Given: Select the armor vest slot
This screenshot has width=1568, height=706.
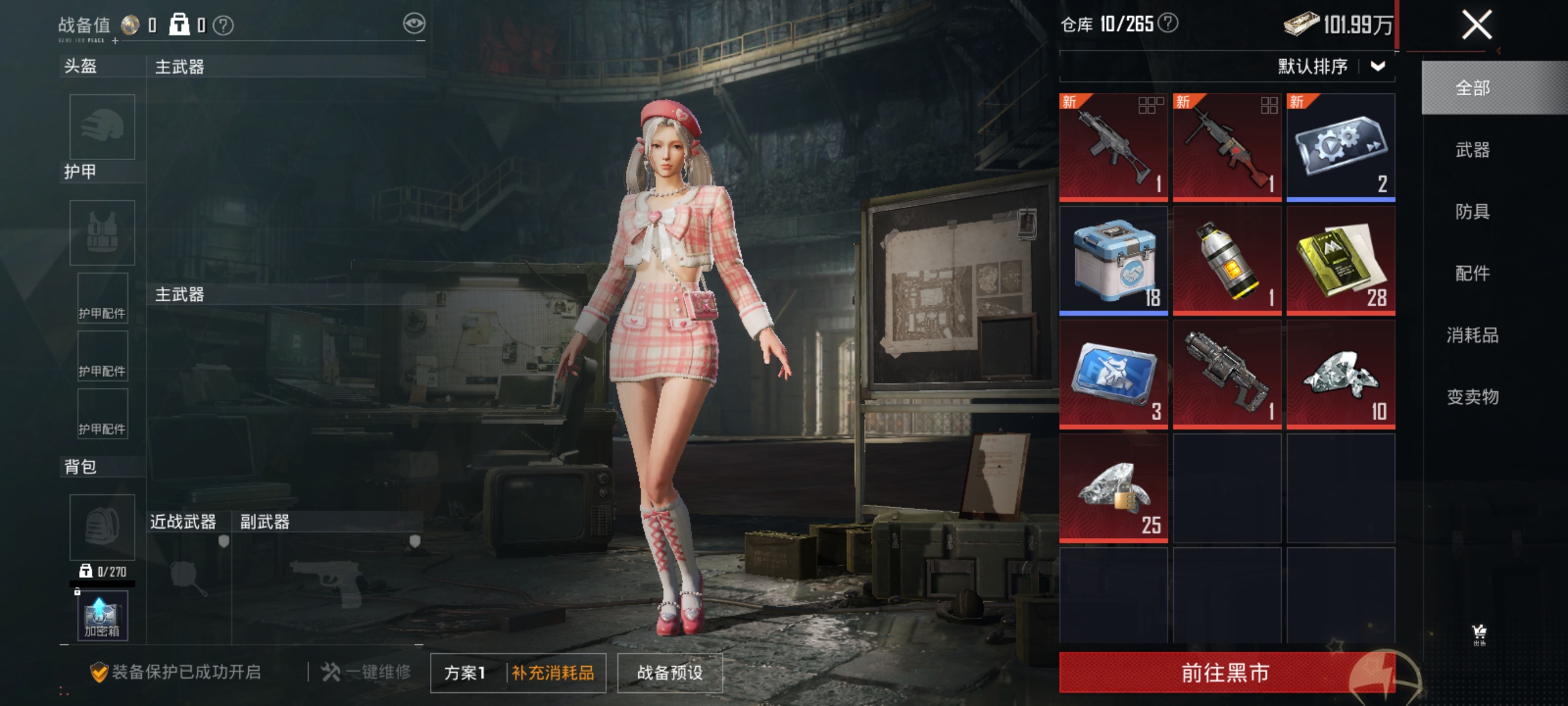Looking at the screenshot, I should [101, 232].
